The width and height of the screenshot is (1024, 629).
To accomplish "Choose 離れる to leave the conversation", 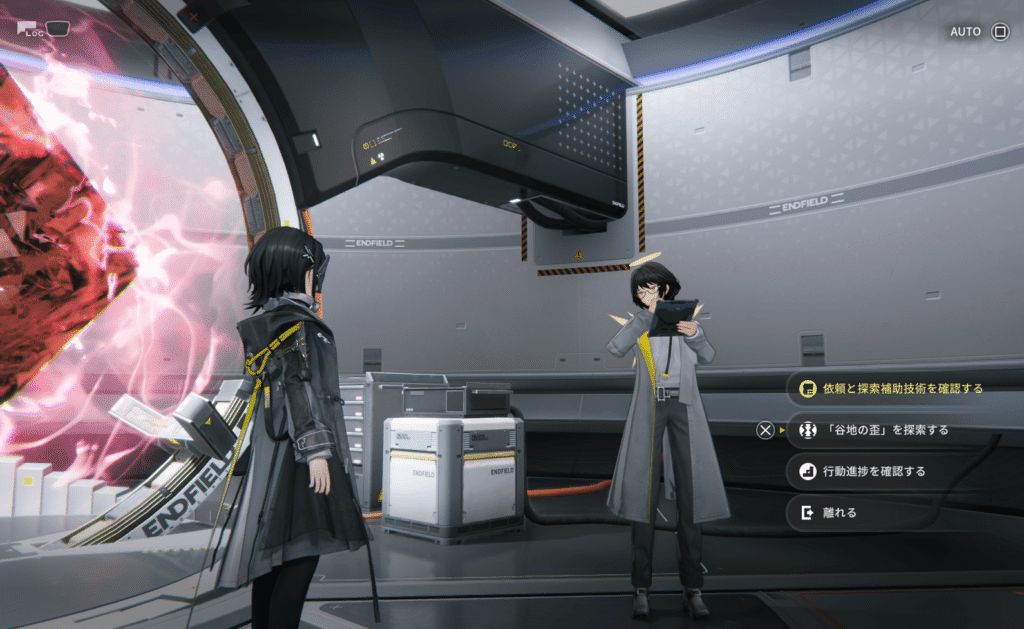I will (x=838, y=513).
